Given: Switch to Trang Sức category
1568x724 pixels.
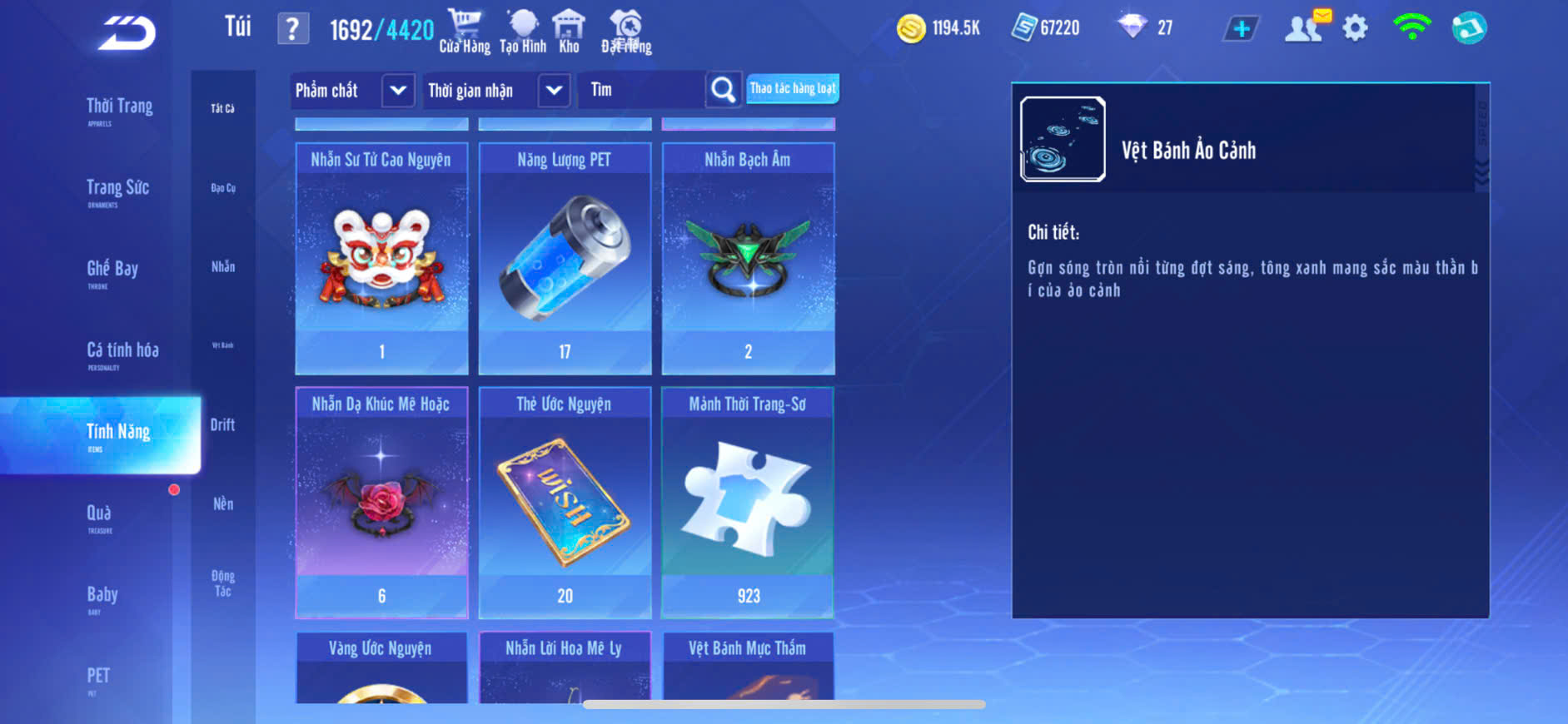Looking at the screenshot, I should pos(117,190).
